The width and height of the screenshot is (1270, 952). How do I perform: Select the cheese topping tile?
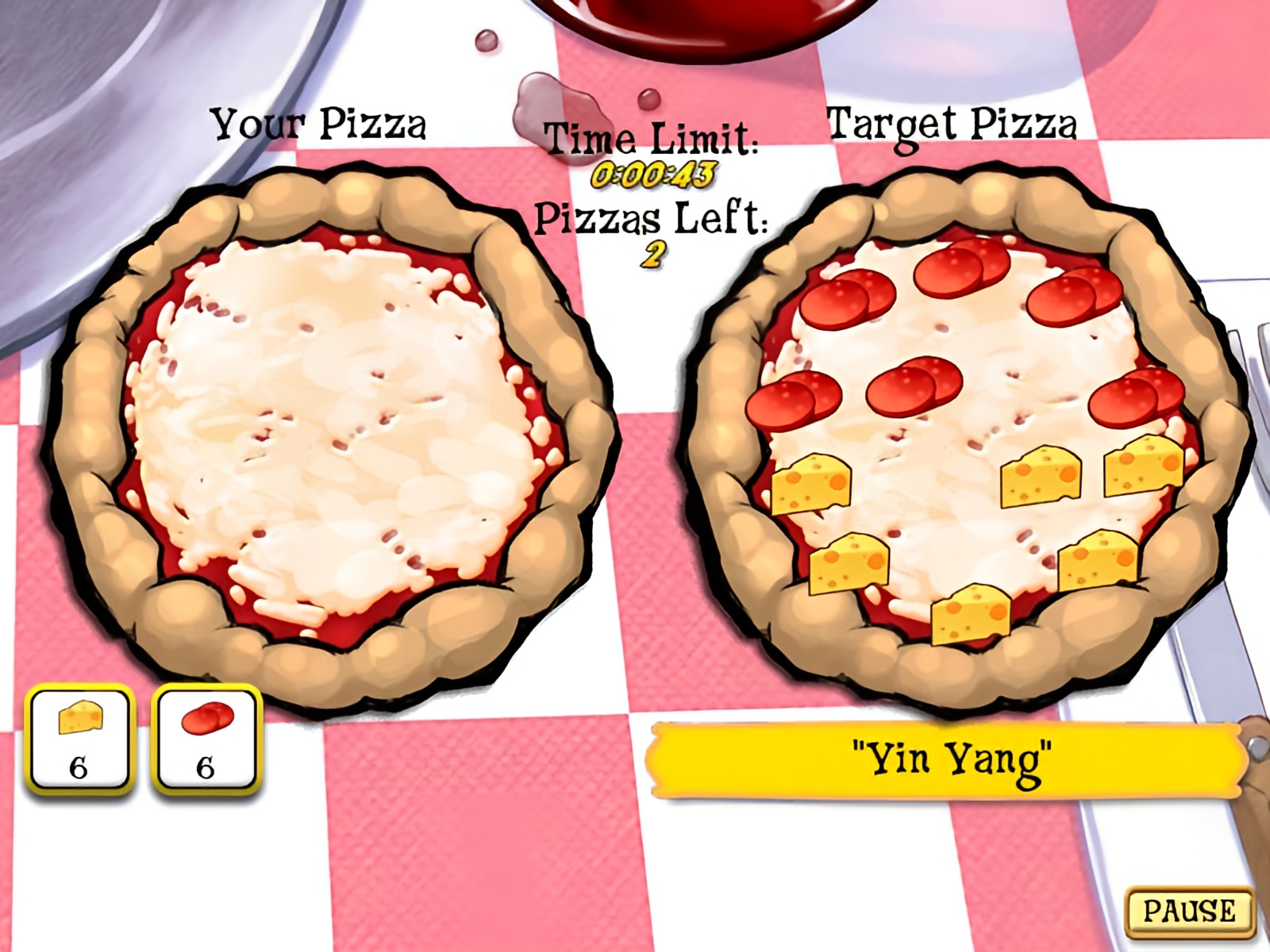point(79,738)
